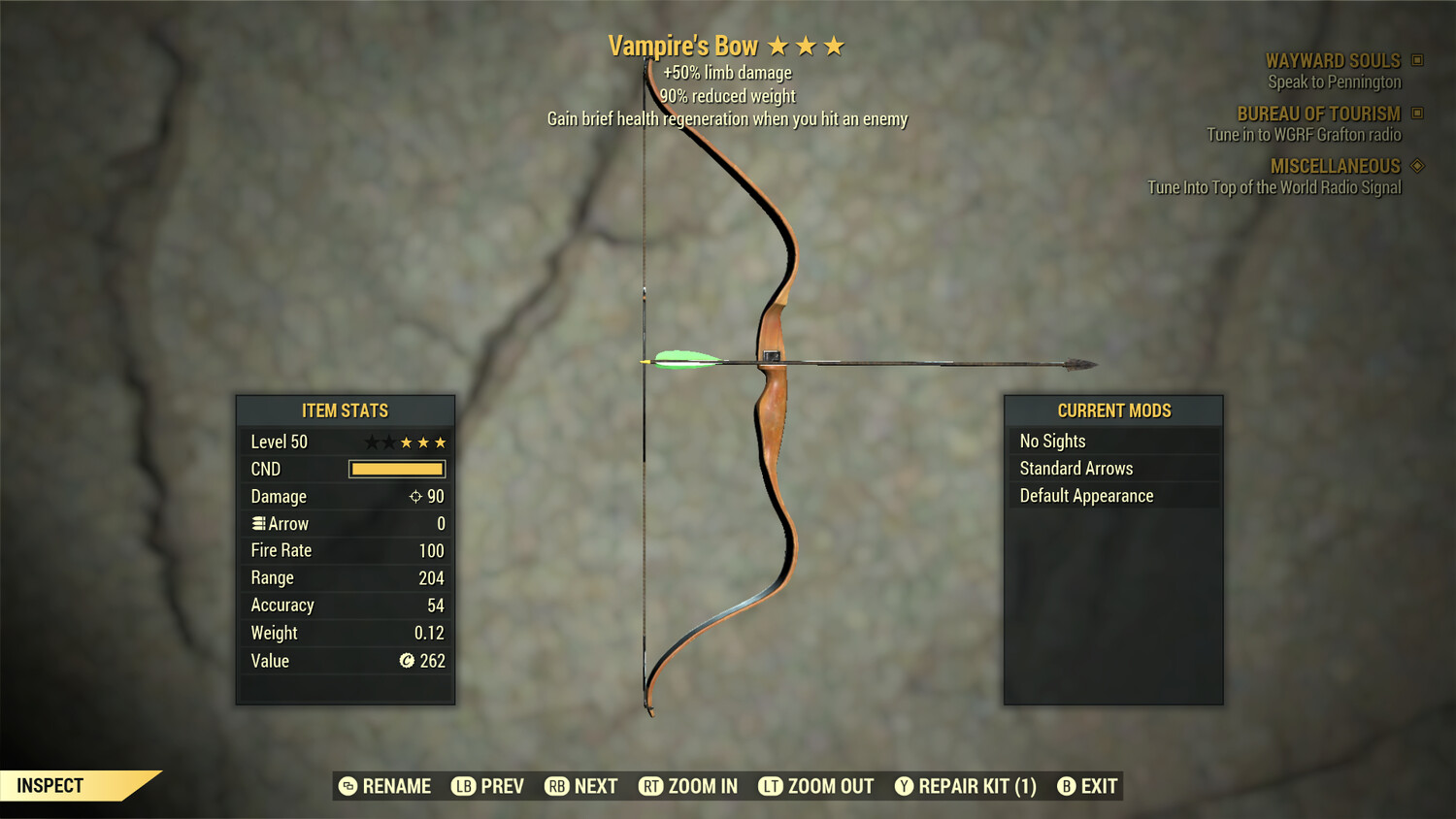Toggle the square quest marker next to WAYWARD SOULS

pyautogui.click(x=1416, y=60)
